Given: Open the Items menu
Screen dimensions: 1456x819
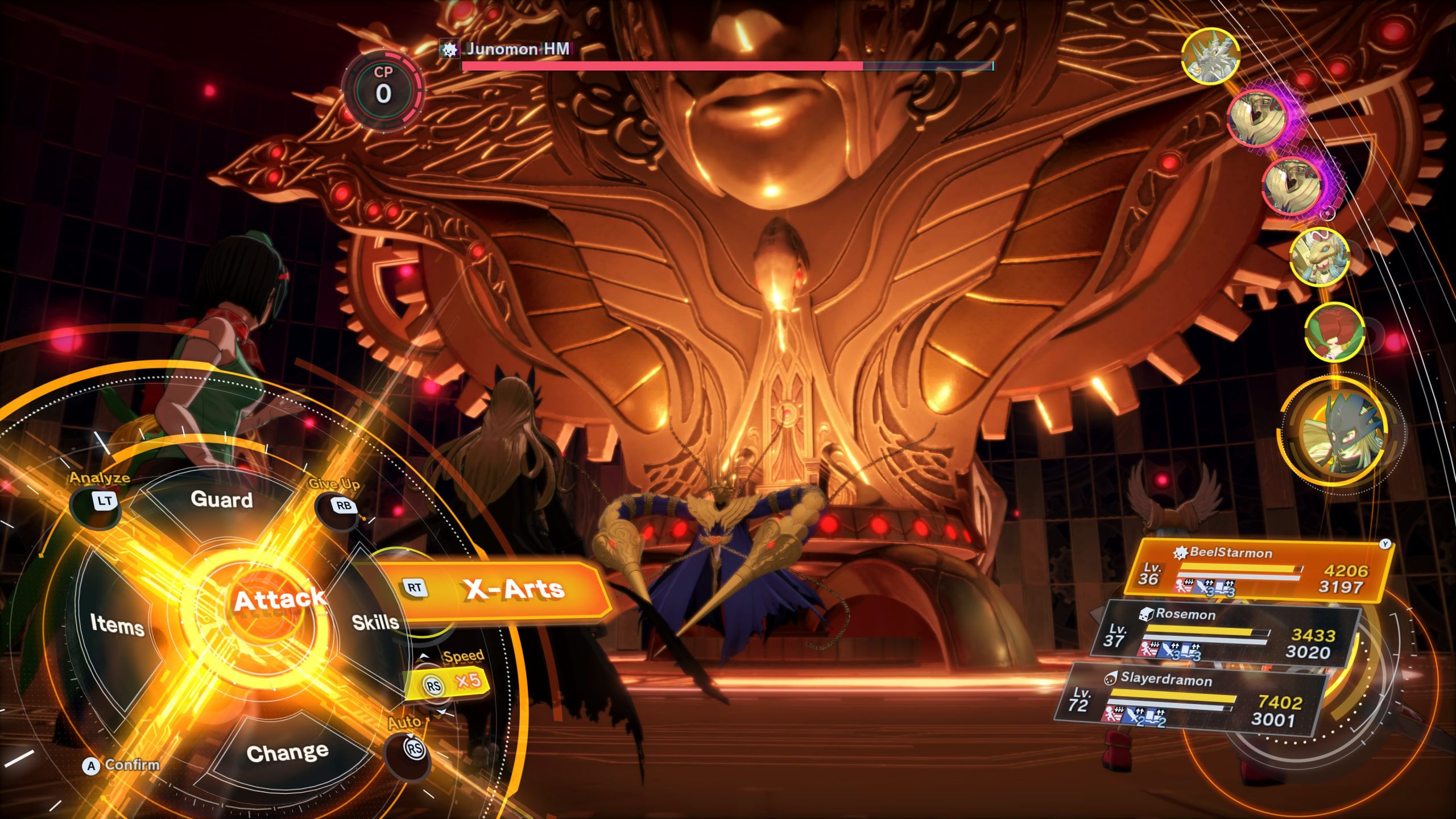Looking at the screenshot, I should click(117, 624).
